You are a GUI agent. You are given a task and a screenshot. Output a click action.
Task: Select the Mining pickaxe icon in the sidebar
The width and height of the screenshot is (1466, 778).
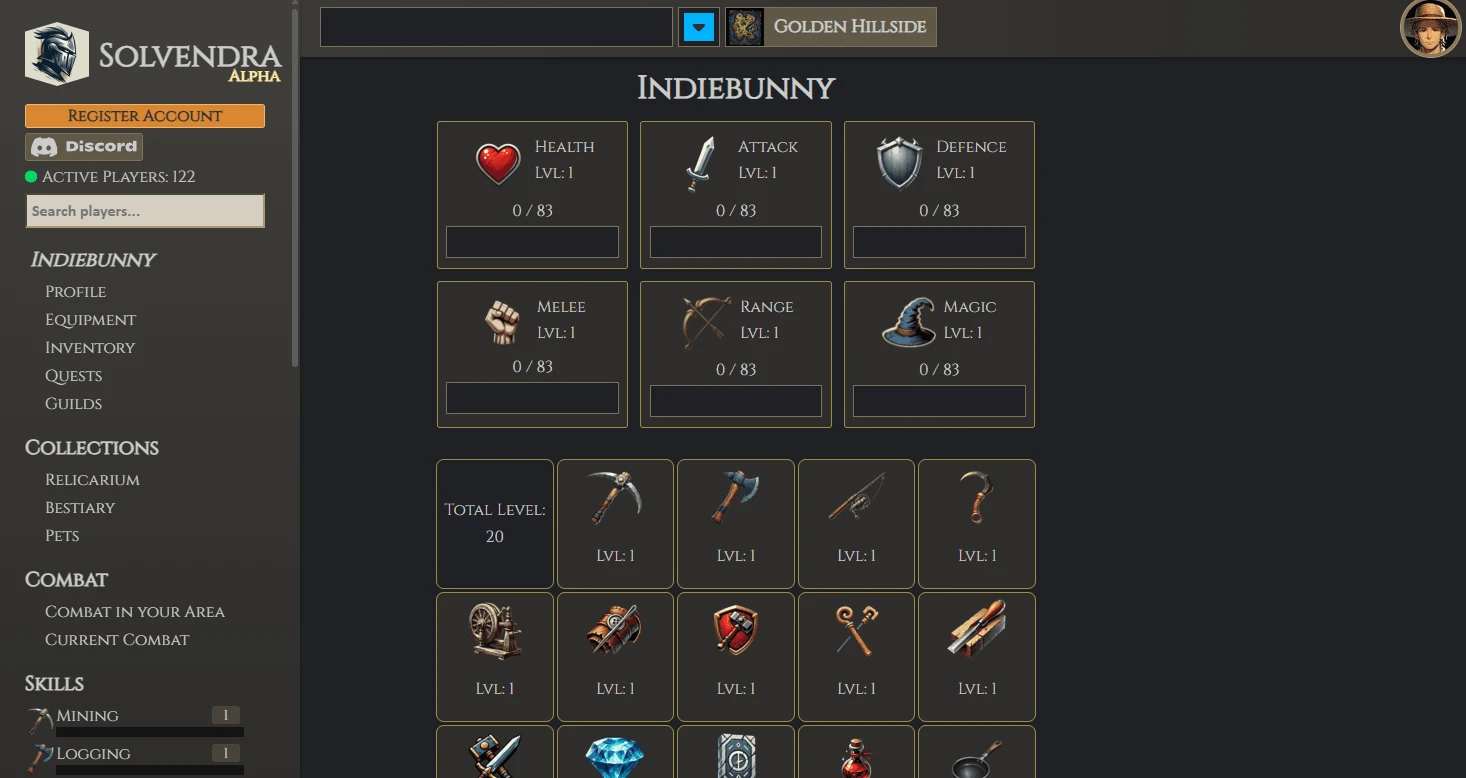(x=38, y=714)
